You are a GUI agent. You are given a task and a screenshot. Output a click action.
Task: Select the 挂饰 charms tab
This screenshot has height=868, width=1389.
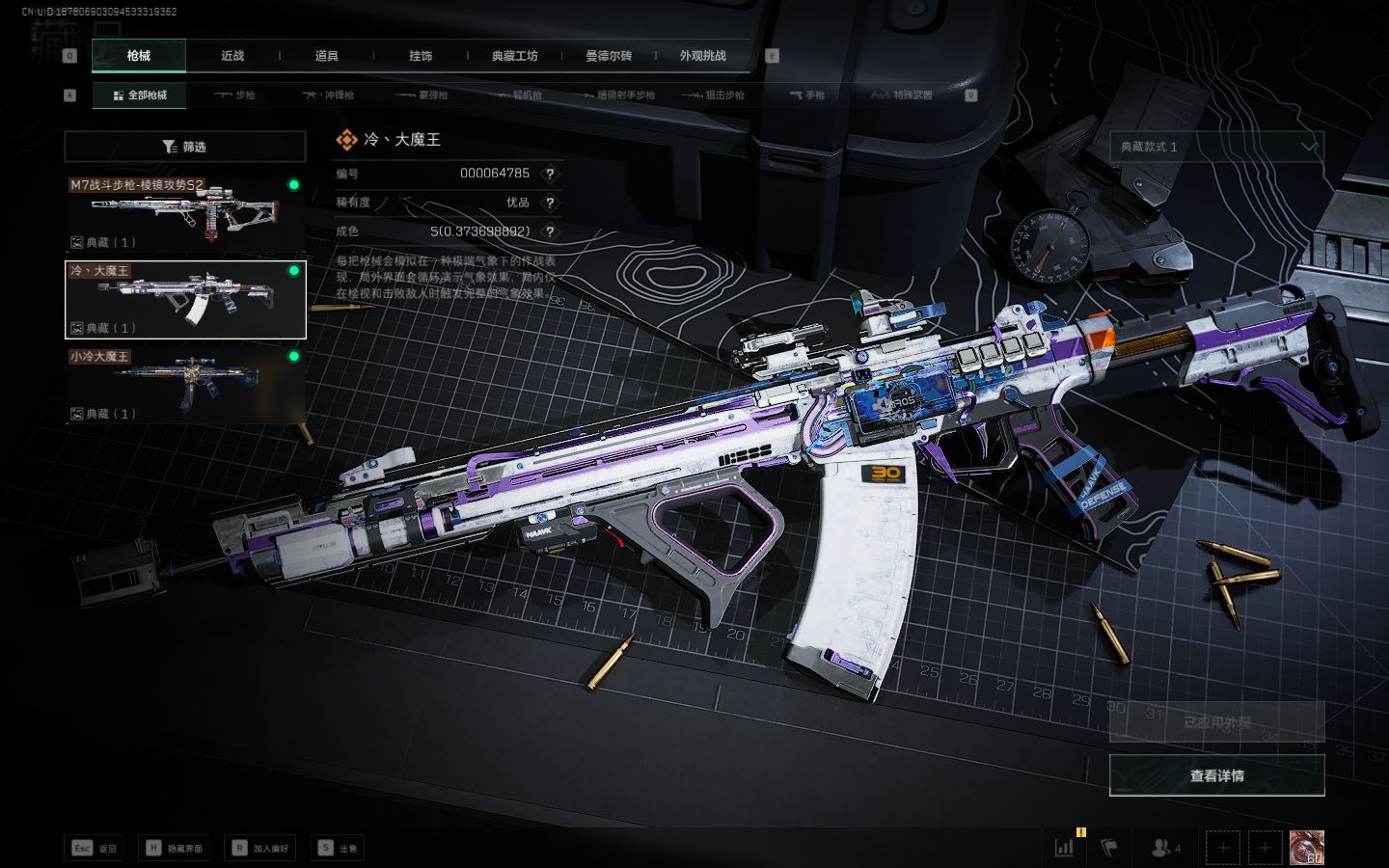(421, 56)
